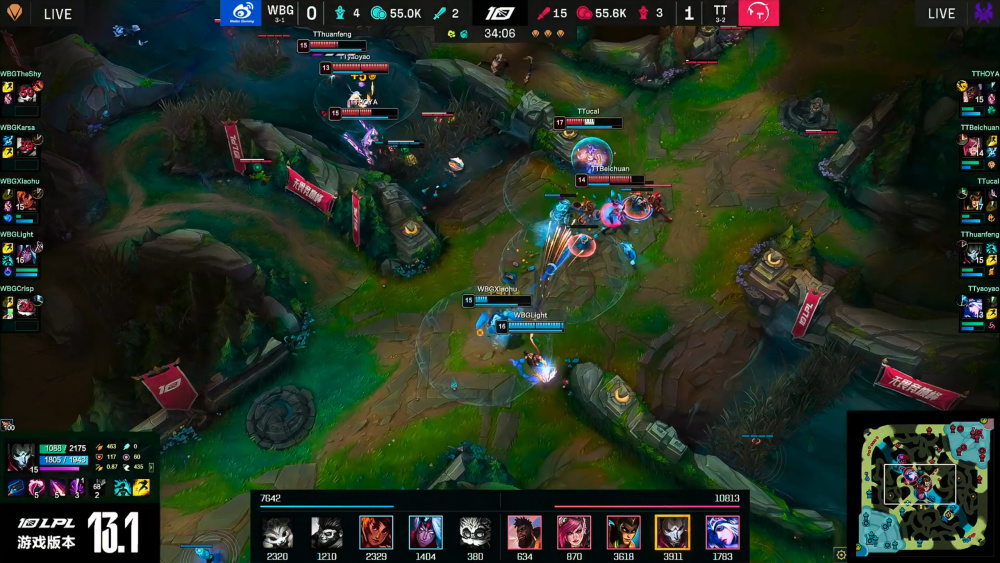Click the damage portrait showing 2329

[x=376, y=532]
